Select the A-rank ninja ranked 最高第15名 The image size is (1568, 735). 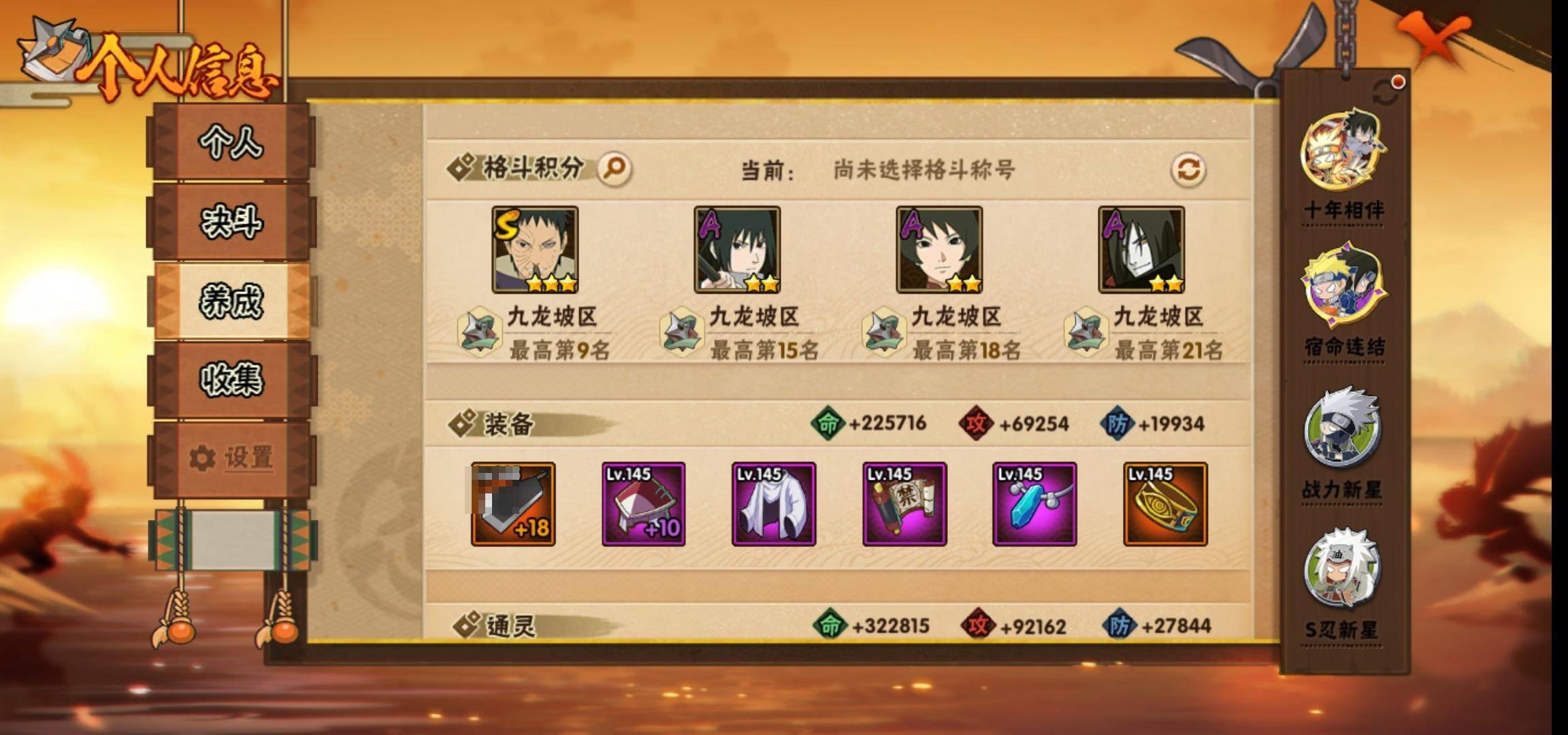click(x=737, y=250)
